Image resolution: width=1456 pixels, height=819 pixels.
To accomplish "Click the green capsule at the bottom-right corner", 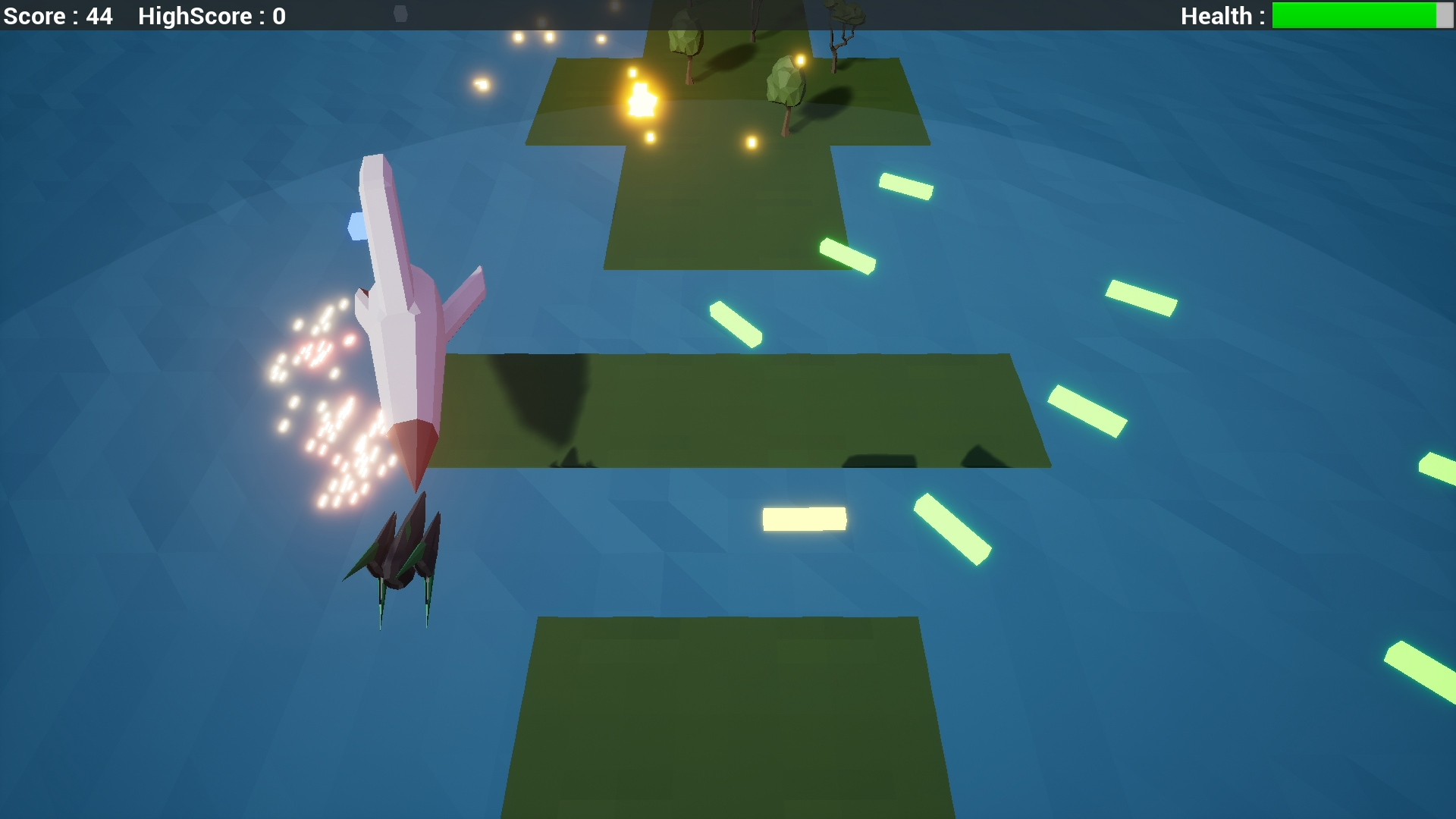I will (1426, 675).
